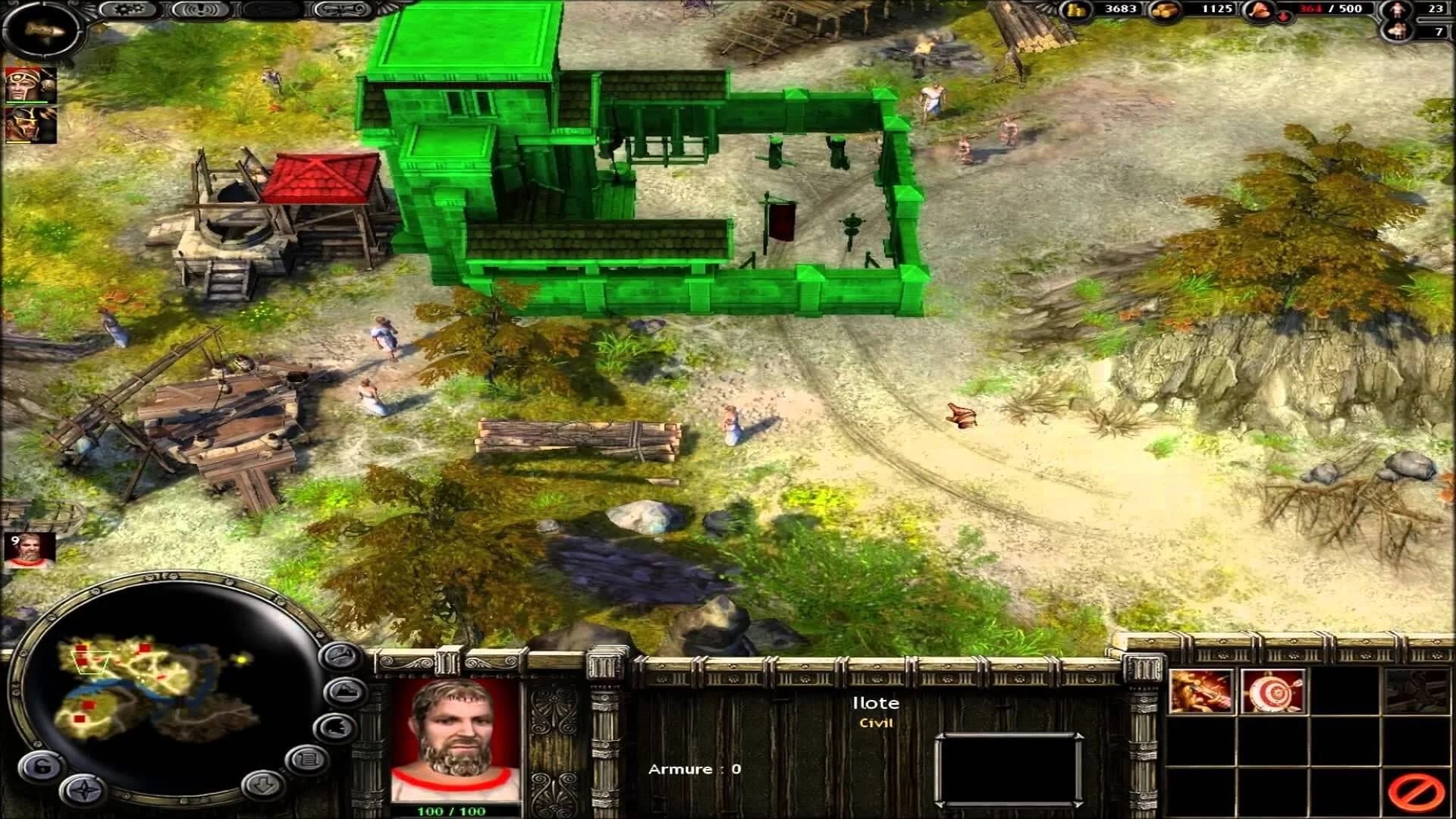The height and width of the screenshot is (819, 1456).
Task: Click the terrain elevation icon beside minimap
Action: 344,691
